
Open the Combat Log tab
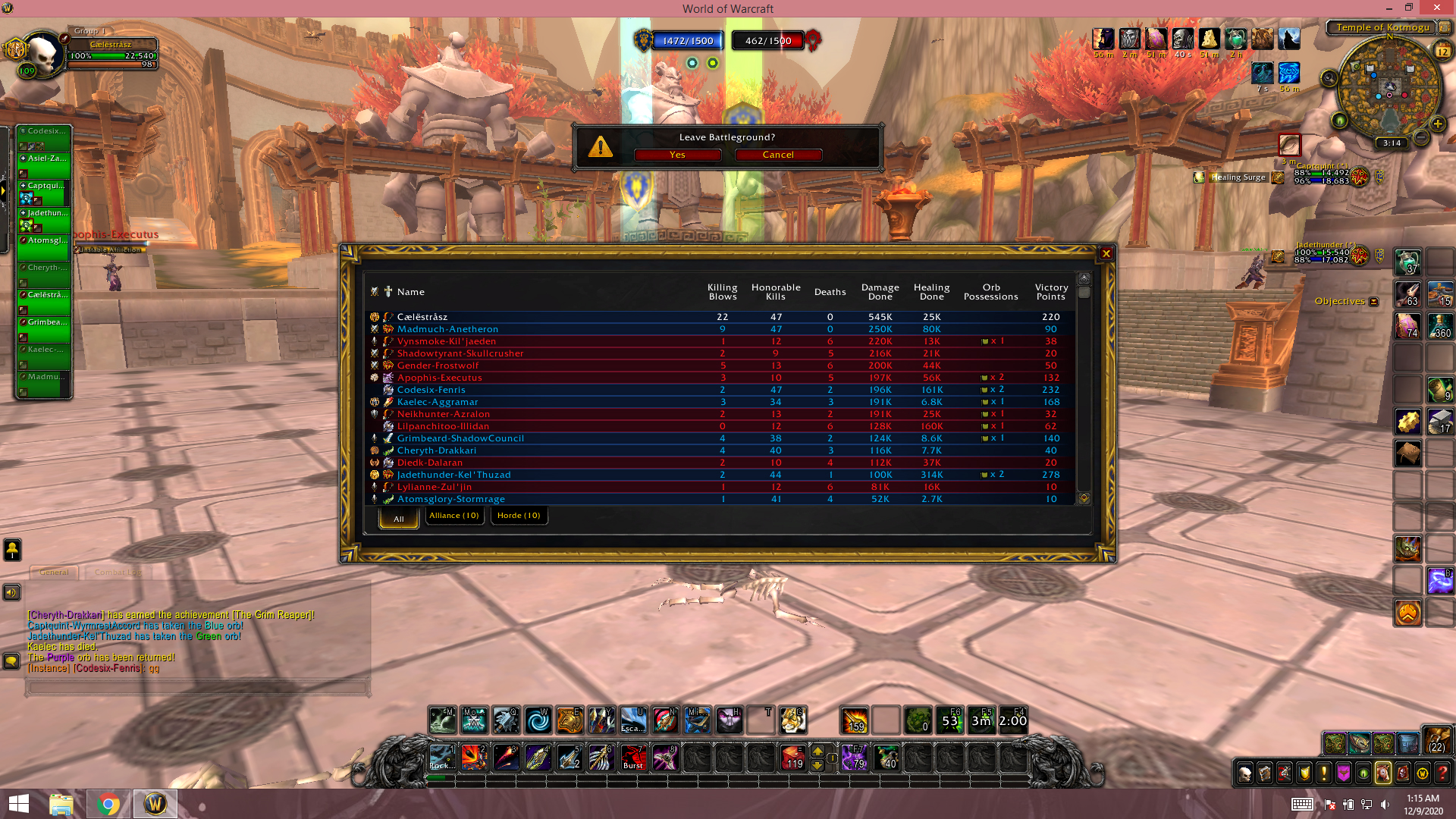click(x=118, y=573)
